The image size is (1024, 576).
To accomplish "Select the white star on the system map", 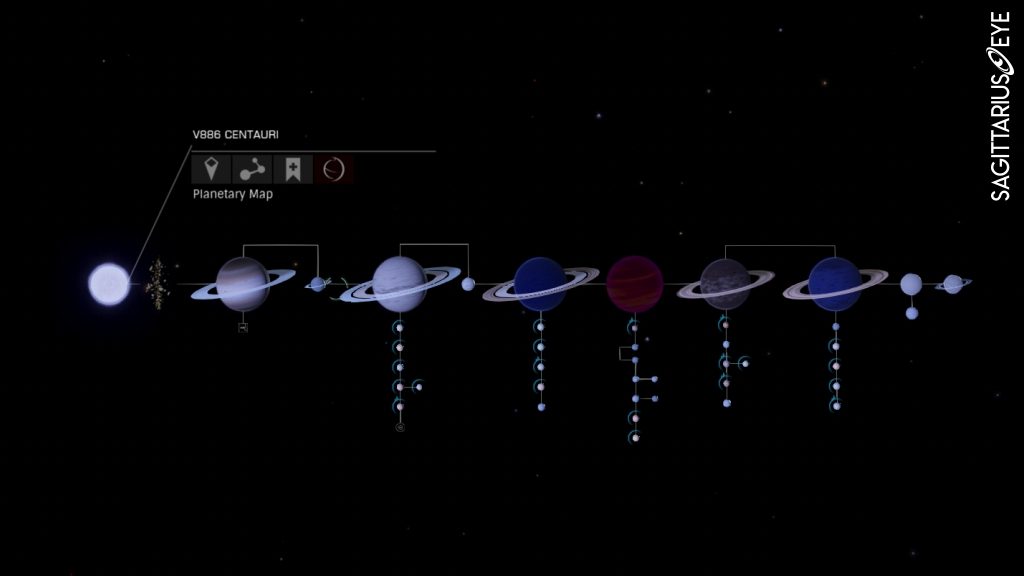I will coord(109,284).
